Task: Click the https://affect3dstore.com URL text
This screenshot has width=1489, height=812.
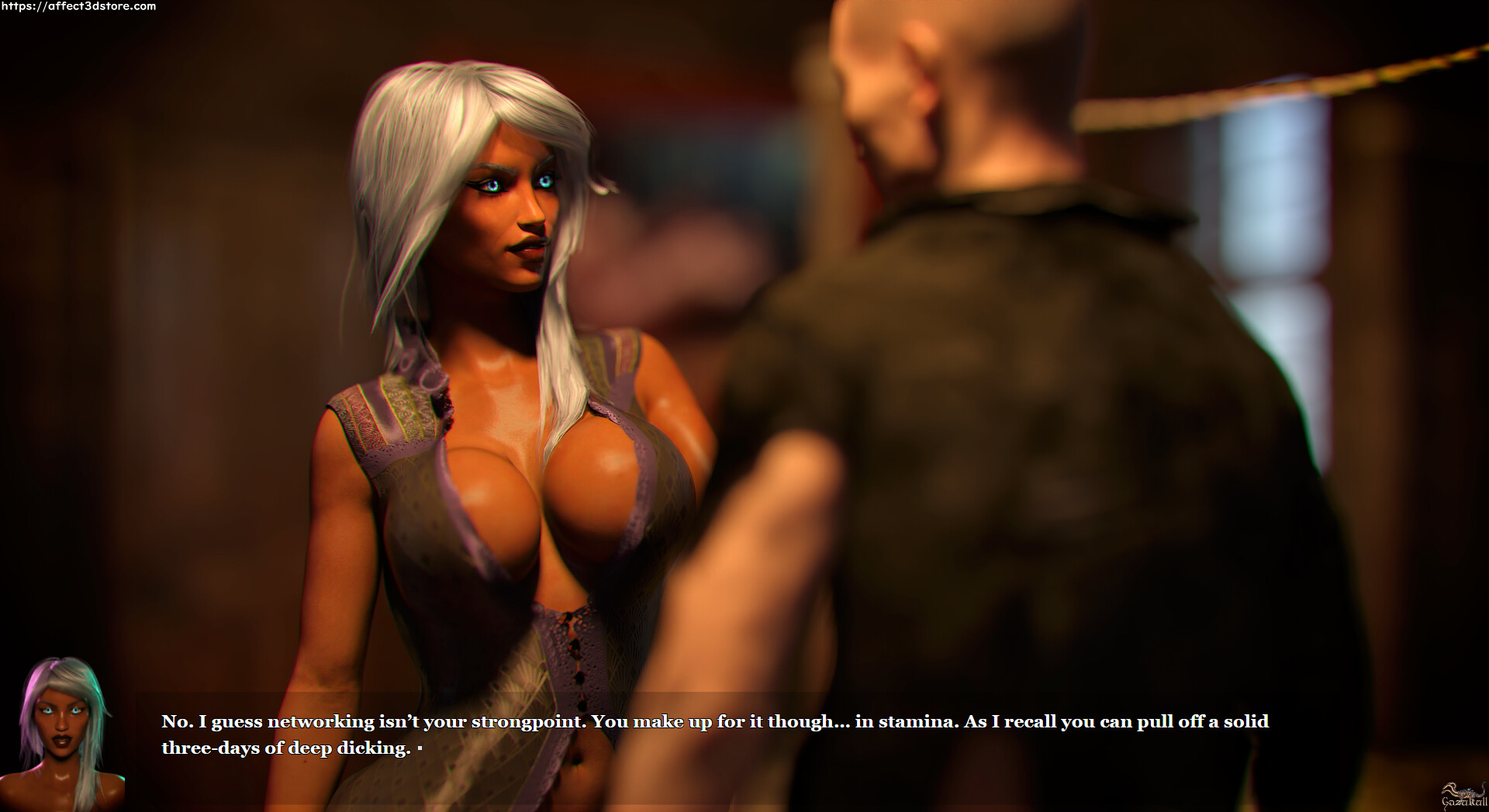Action: pyautogui.click(x=78, y=9)
